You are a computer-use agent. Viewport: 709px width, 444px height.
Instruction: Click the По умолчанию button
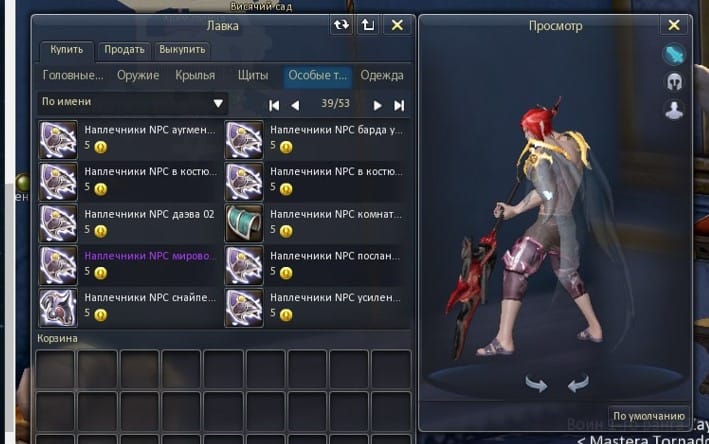(x=649, y=416)
